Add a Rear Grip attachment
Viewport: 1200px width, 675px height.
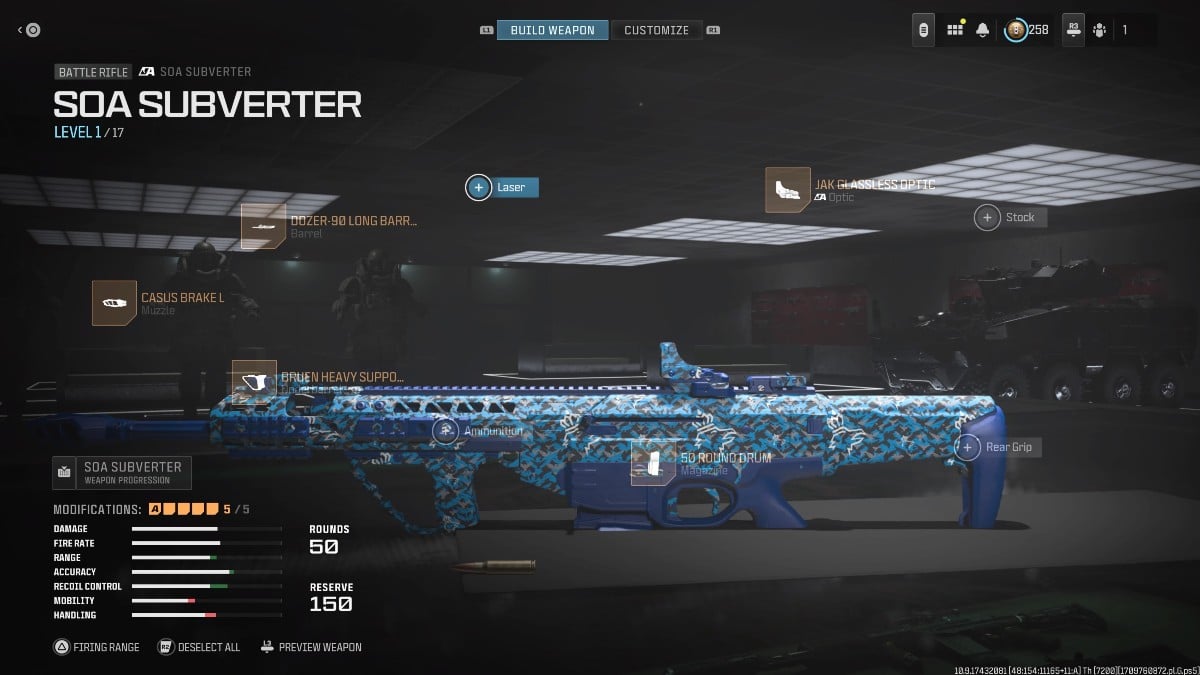tap(967, 447)
